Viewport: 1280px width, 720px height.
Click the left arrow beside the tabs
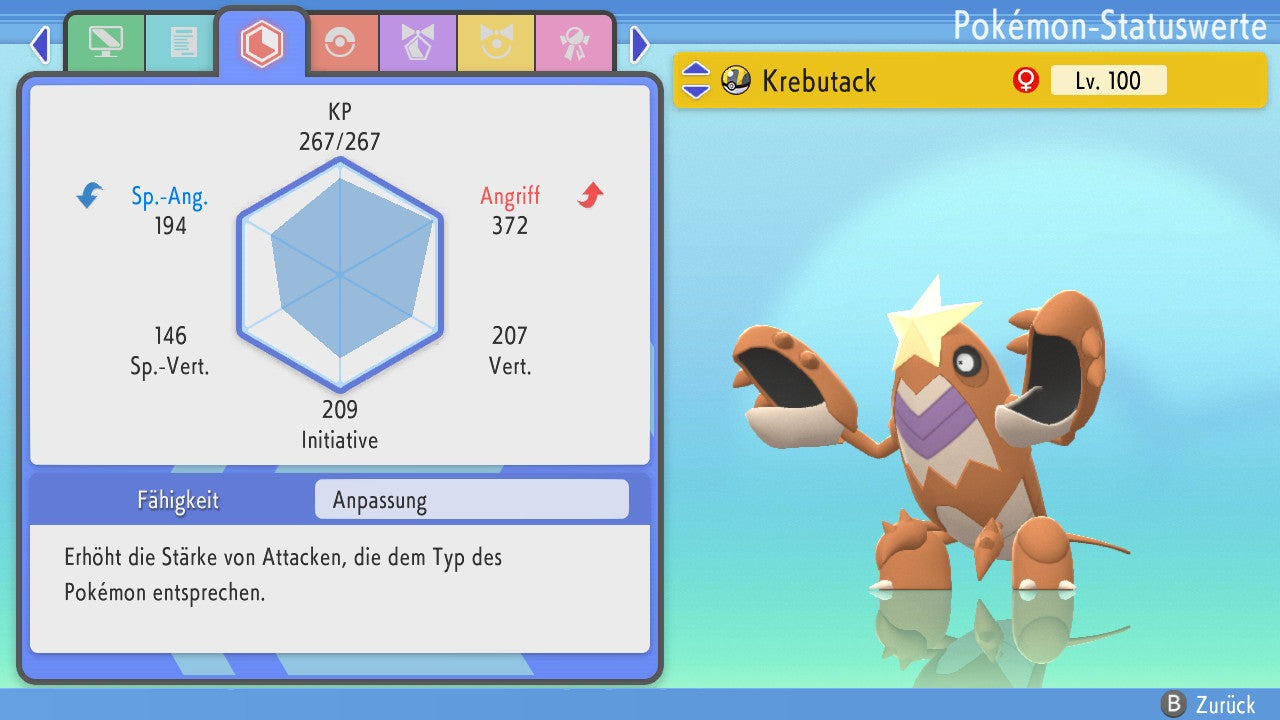[40, 44]
